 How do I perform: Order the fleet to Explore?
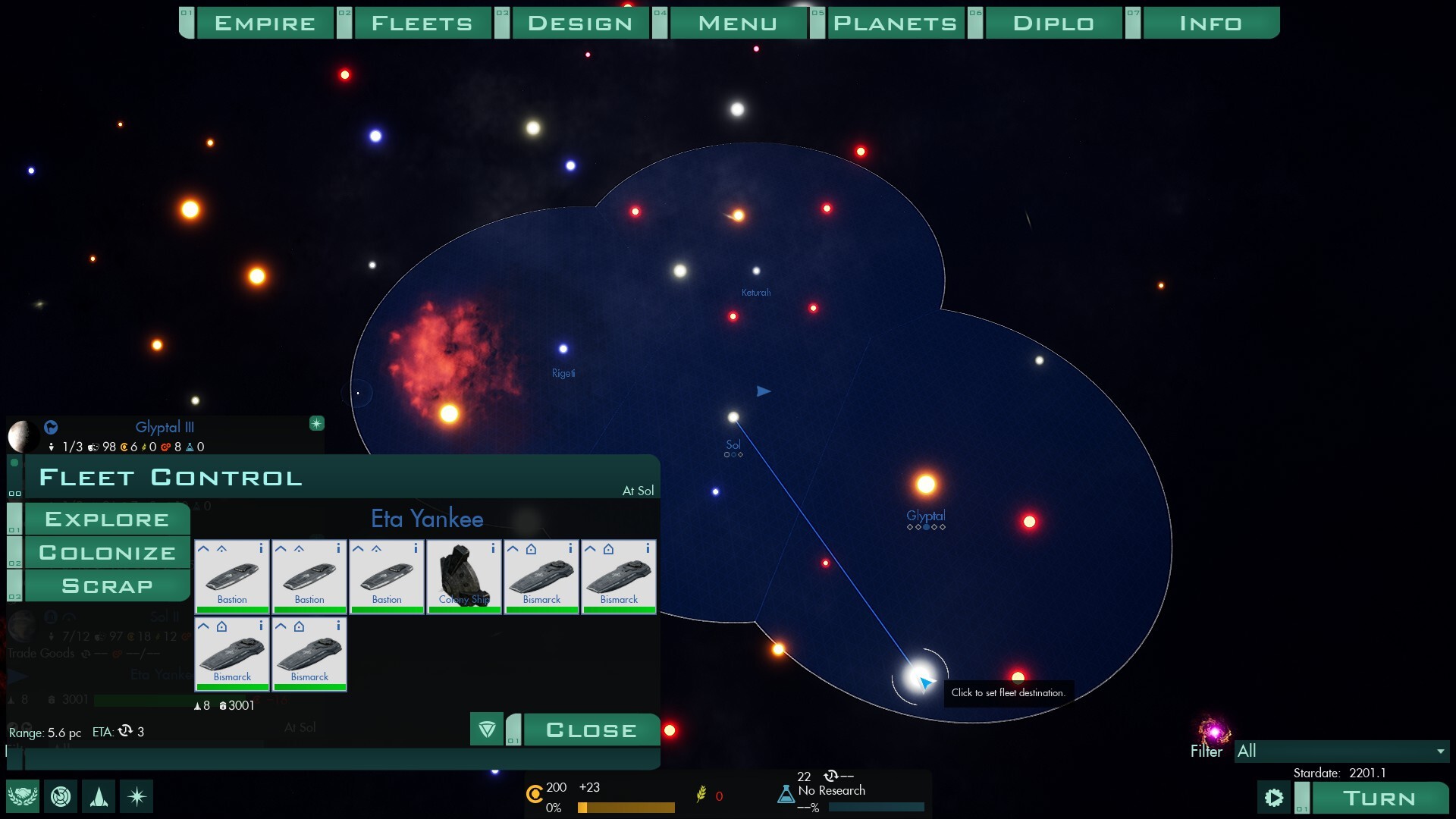click(107, 519)
